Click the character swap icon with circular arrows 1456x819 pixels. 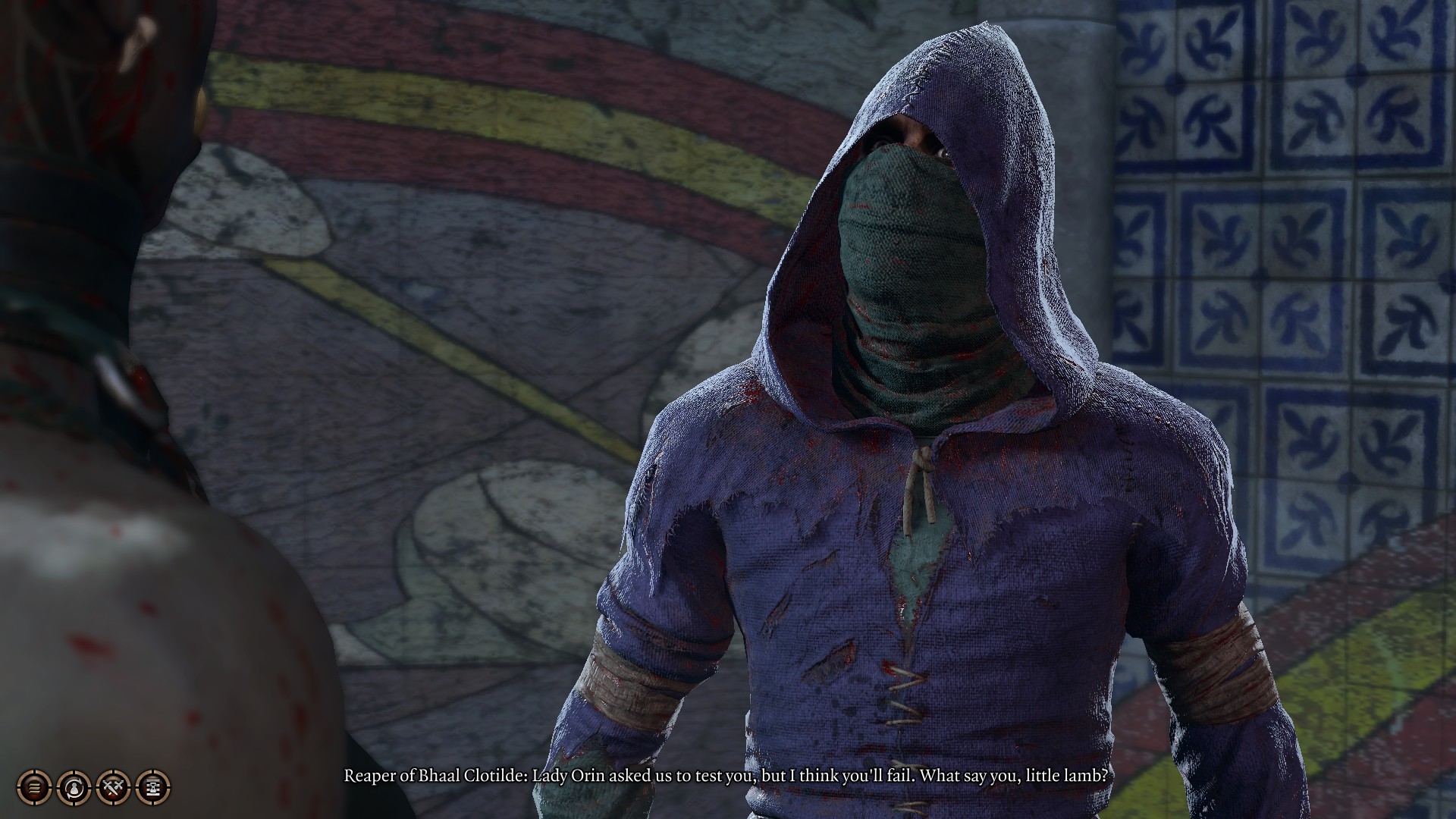click(x=74, y=787)
